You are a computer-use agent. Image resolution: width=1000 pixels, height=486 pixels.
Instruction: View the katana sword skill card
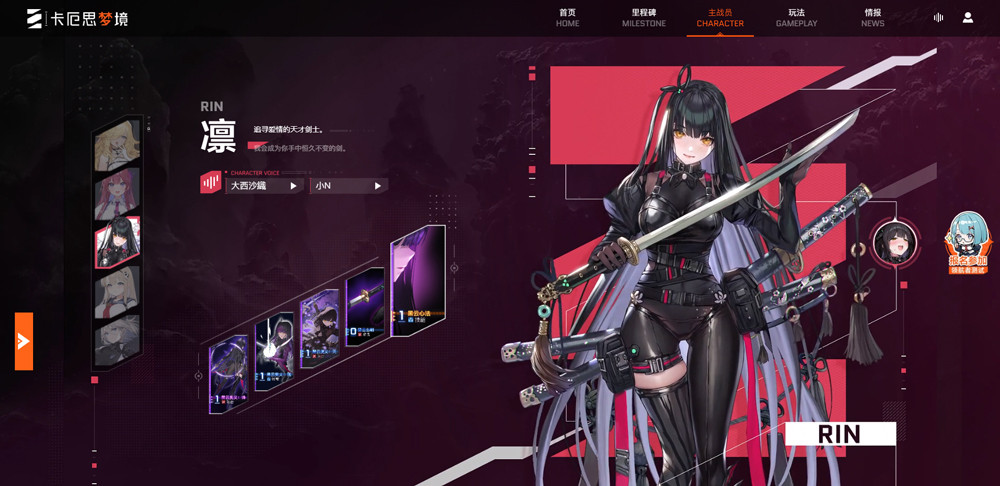click(364, 306)
